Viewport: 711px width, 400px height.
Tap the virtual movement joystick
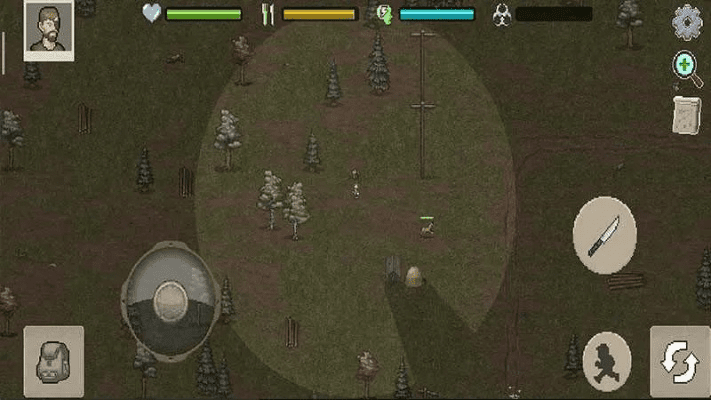(x=170, y=299)
